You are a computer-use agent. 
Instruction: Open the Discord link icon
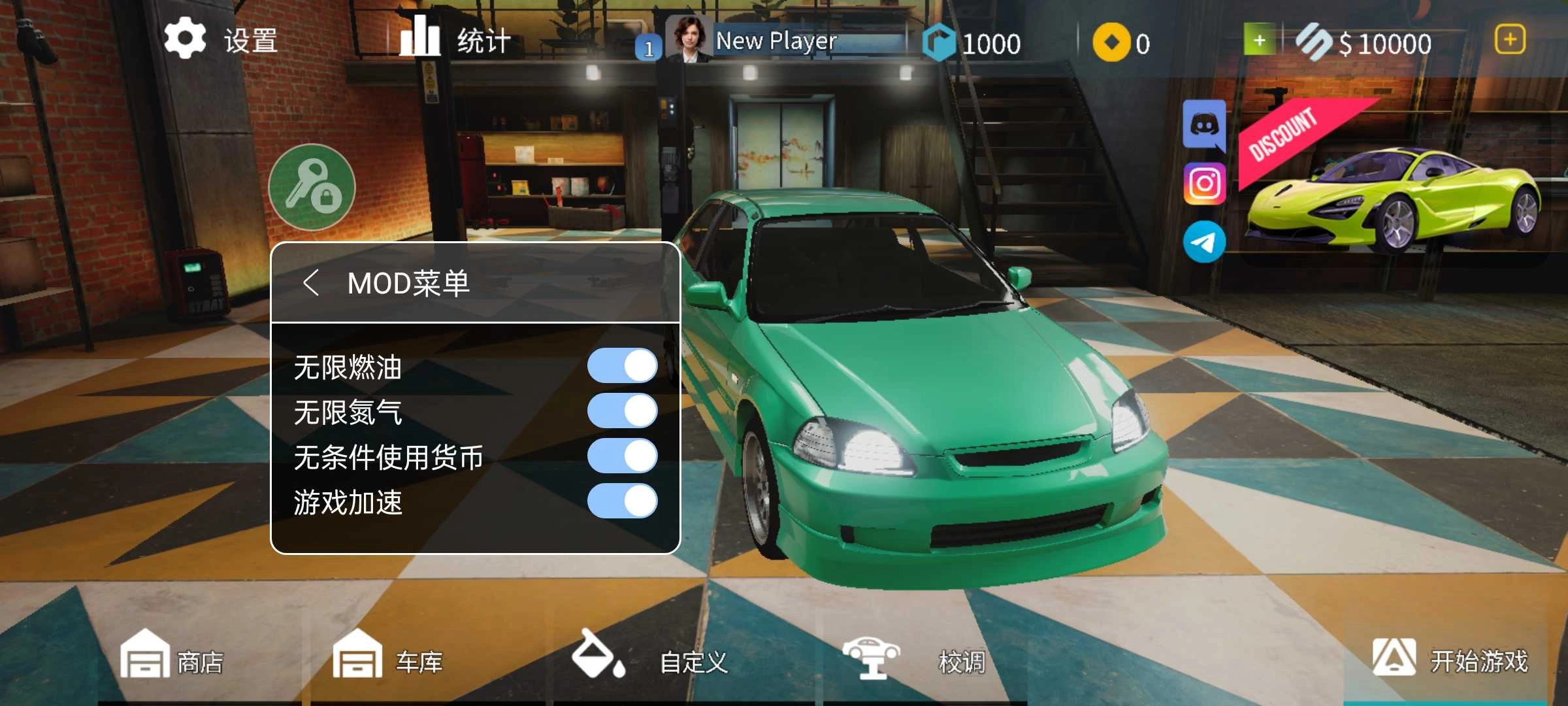(x=1204, y=125)
